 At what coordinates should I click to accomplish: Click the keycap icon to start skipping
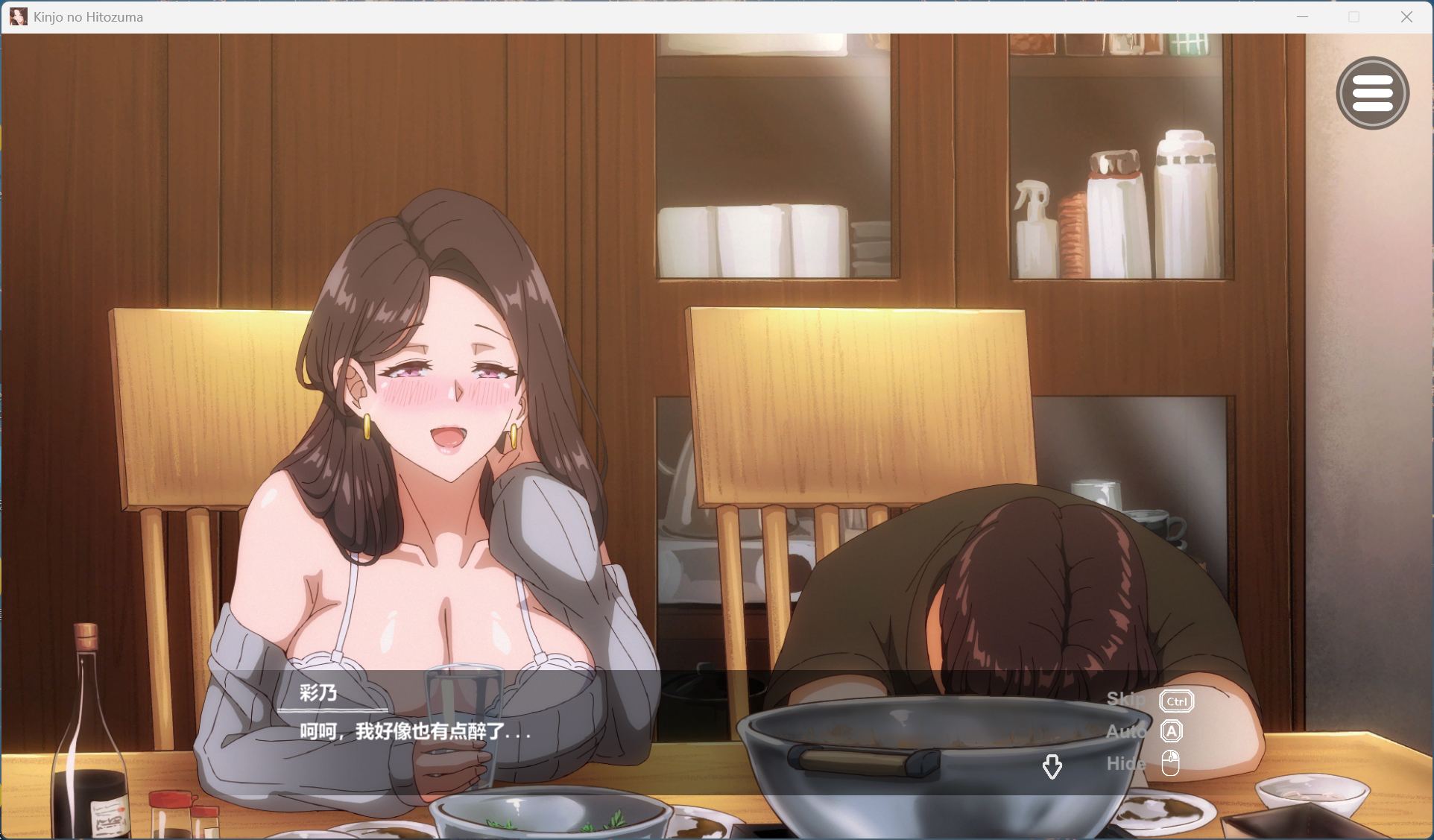tap(1175, 700)
